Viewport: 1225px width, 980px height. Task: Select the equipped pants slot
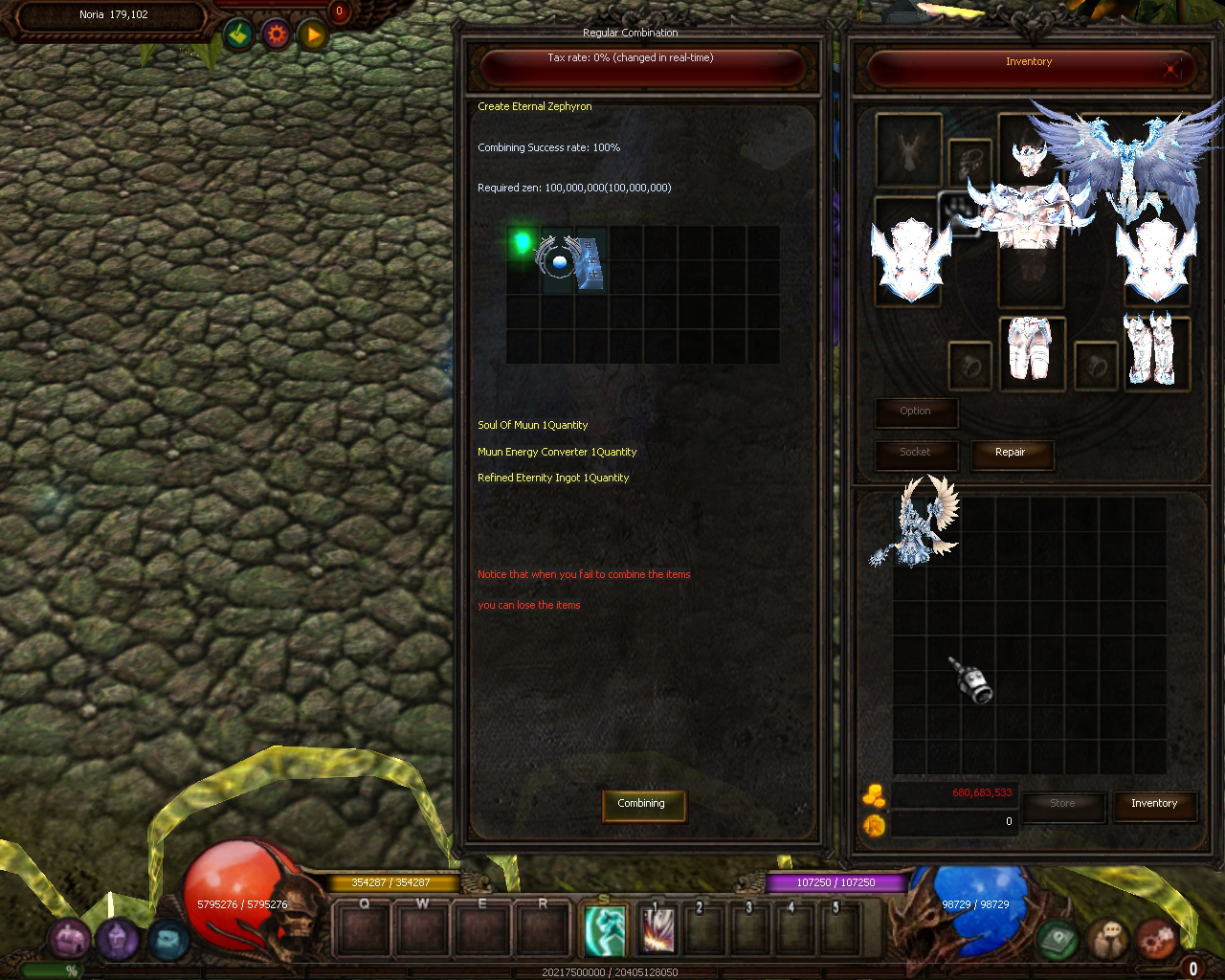tap(1029, 351)
